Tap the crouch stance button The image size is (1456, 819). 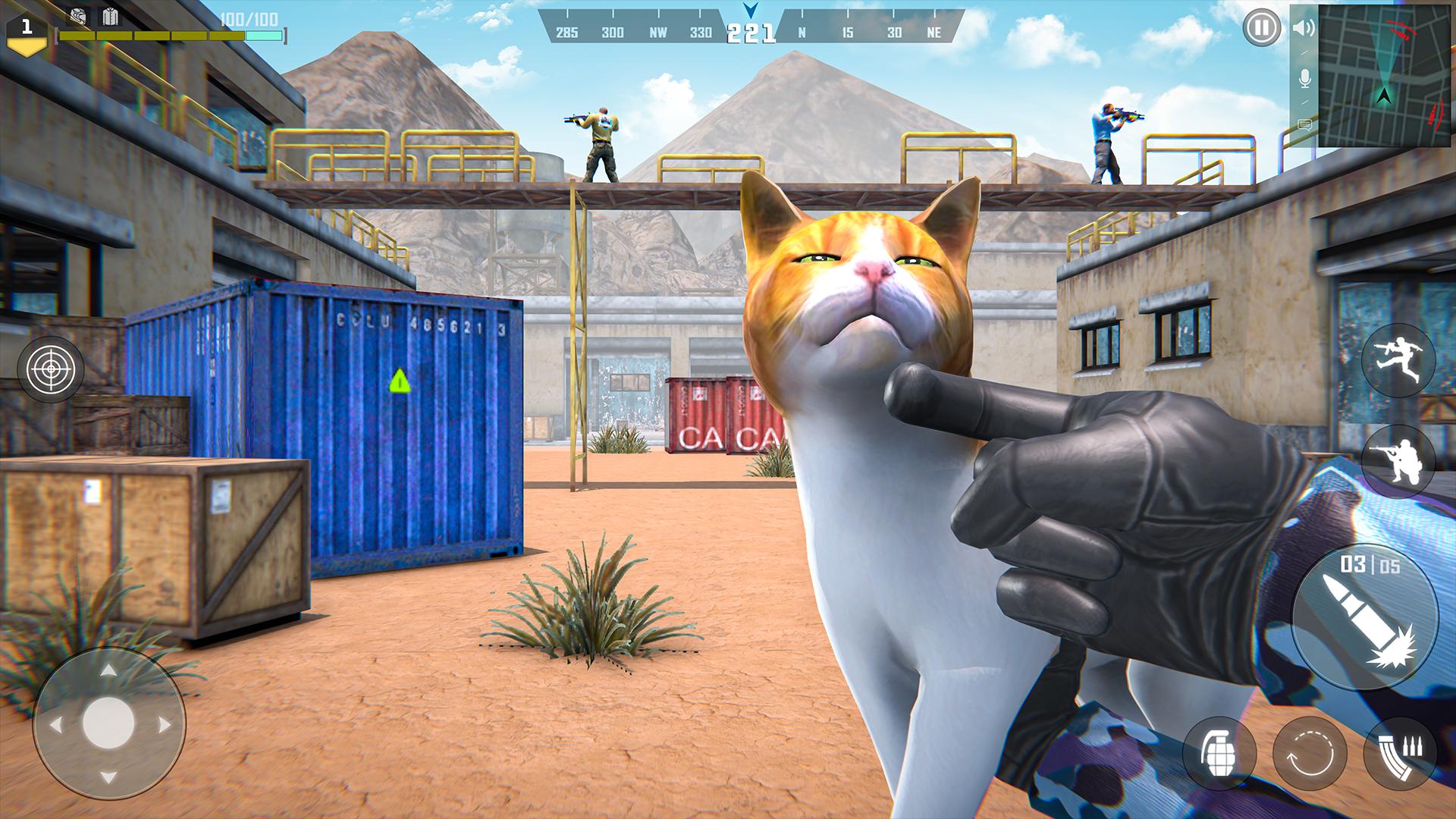[1399, 460]
